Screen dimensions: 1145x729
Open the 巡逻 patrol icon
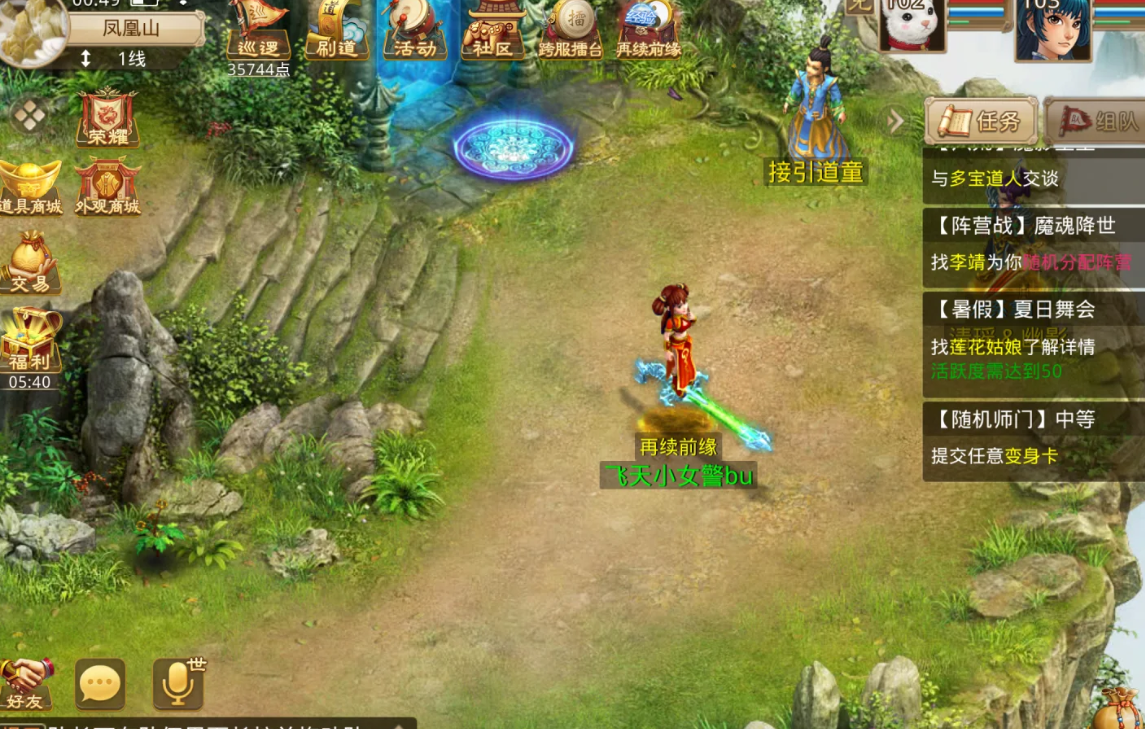pyautogui.click(x=258, y=30)
